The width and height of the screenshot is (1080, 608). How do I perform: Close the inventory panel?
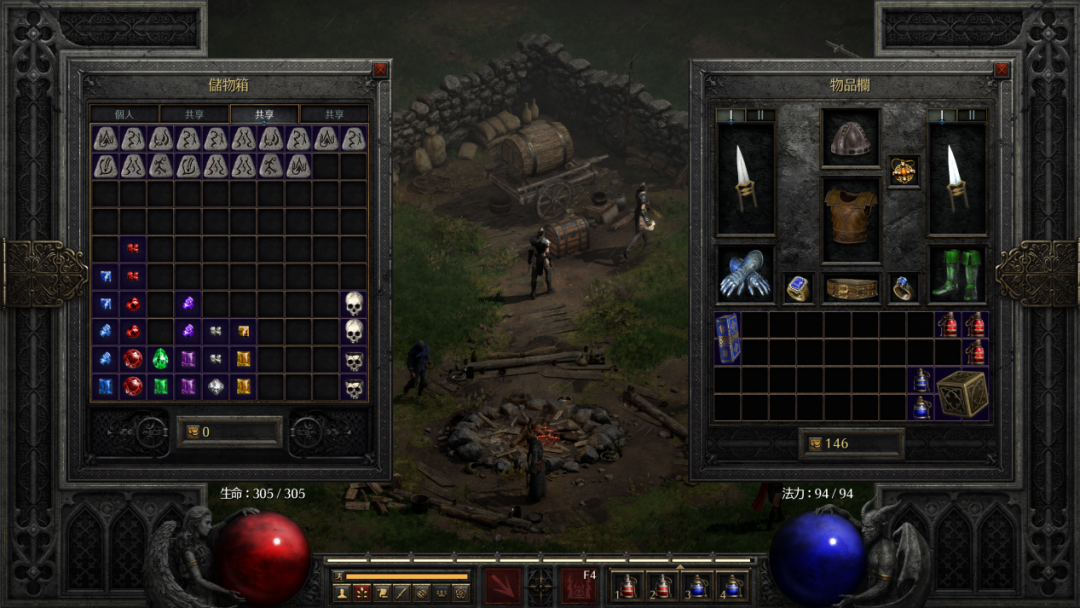coord(1001,70)
